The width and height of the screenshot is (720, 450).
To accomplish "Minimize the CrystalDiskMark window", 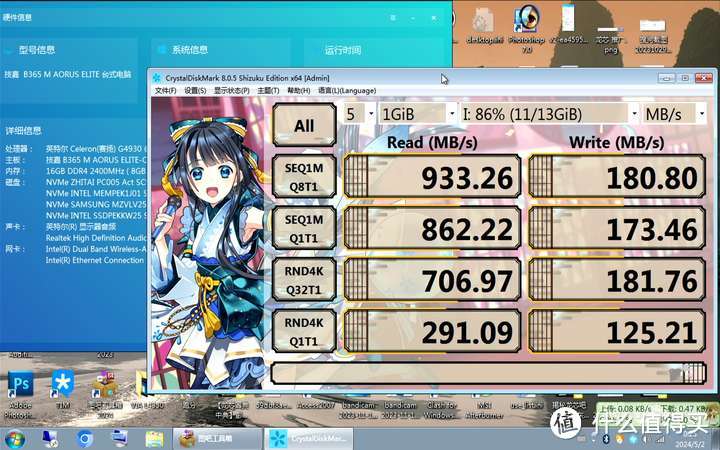I will [666, 77].
